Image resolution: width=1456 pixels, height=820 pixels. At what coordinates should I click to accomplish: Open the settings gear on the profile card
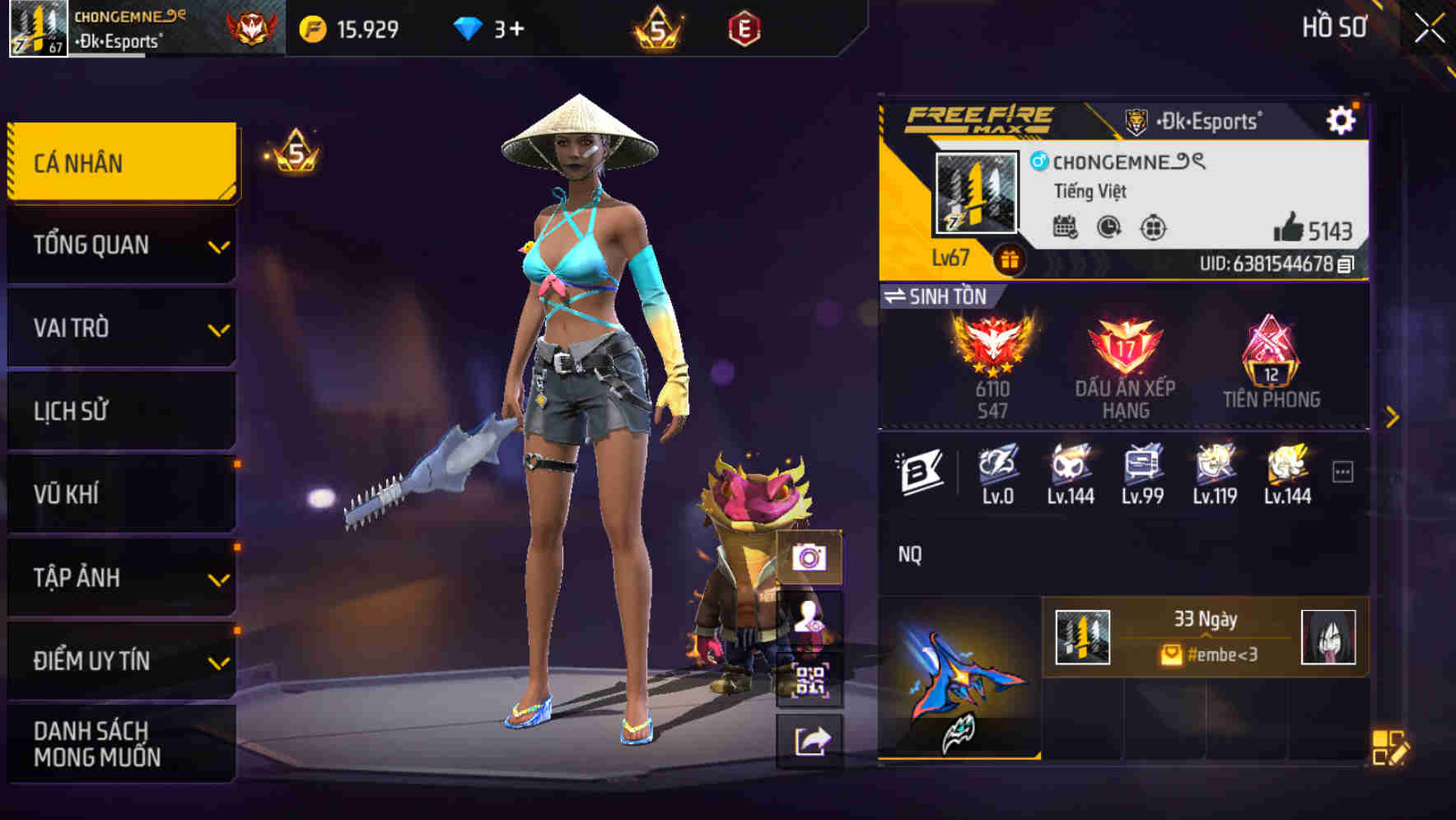[x=1342, y=119]
